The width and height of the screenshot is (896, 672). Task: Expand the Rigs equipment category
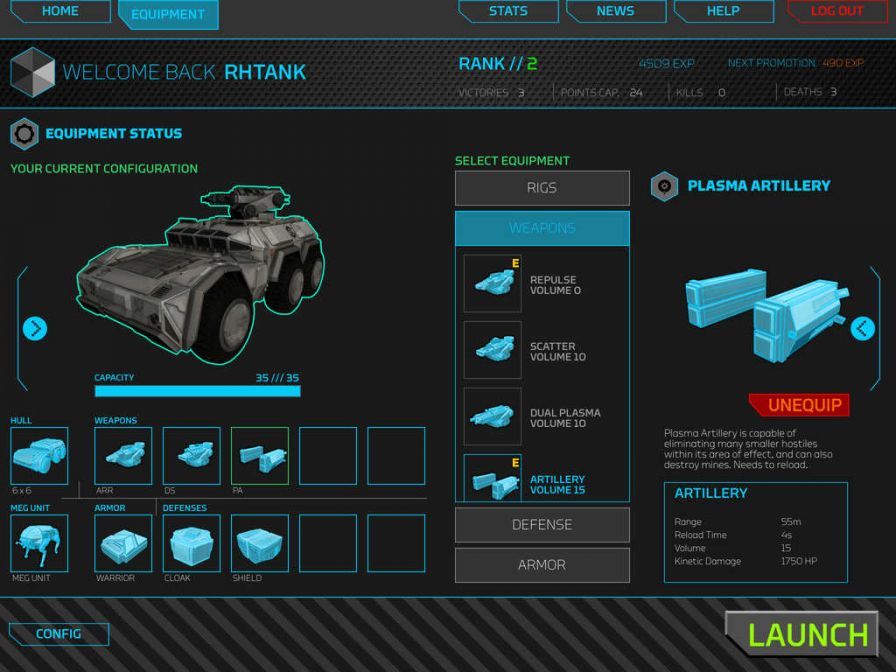coord(542,188)
